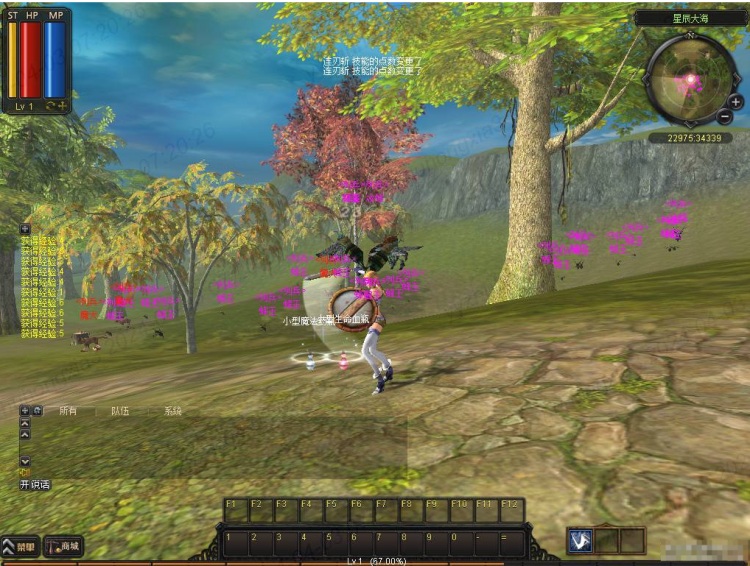Click the chat scroll-down arrow button

pos(25,461)
